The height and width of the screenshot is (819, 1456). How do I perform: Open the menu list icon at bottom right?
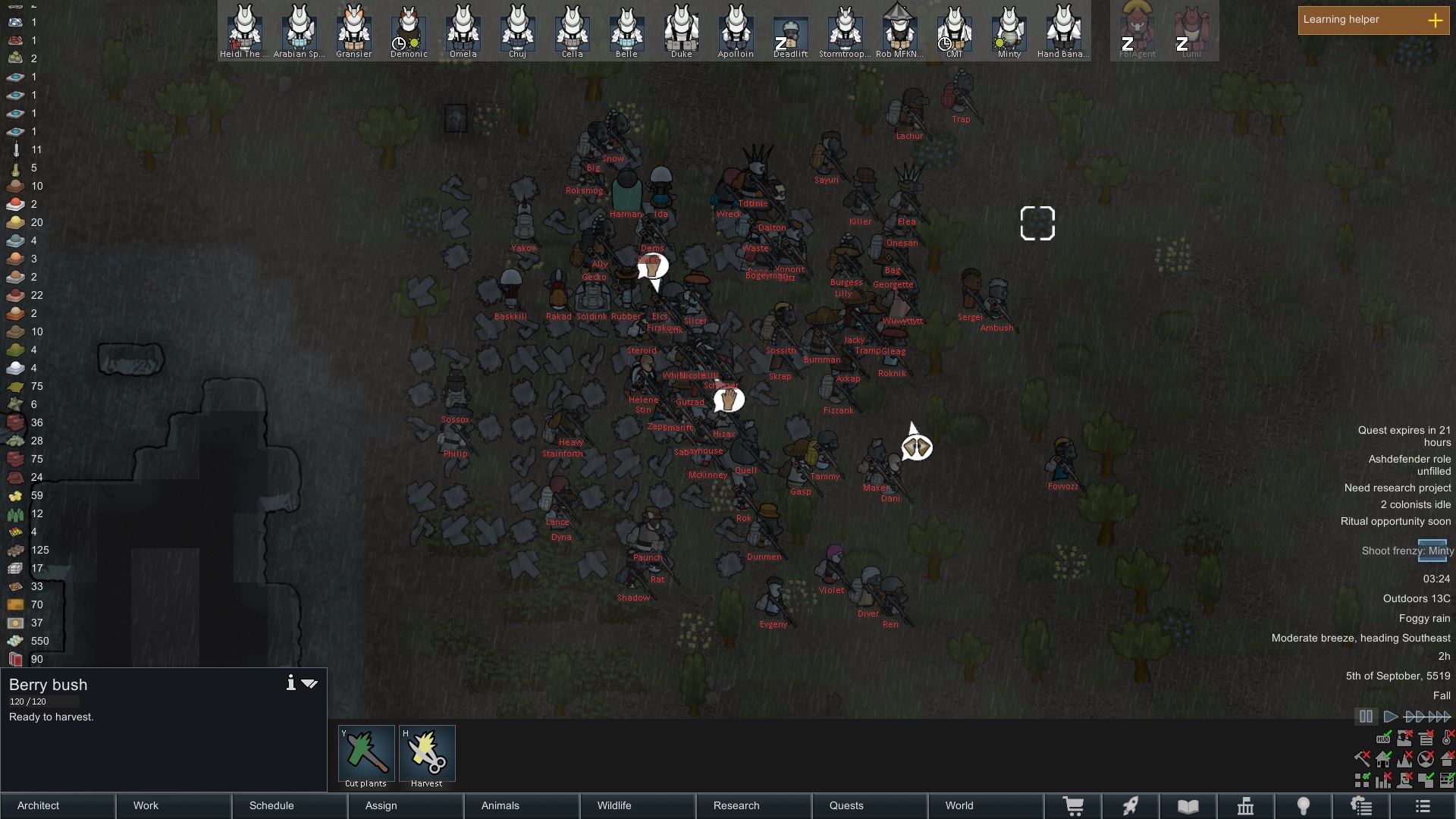click(1424, 805)
